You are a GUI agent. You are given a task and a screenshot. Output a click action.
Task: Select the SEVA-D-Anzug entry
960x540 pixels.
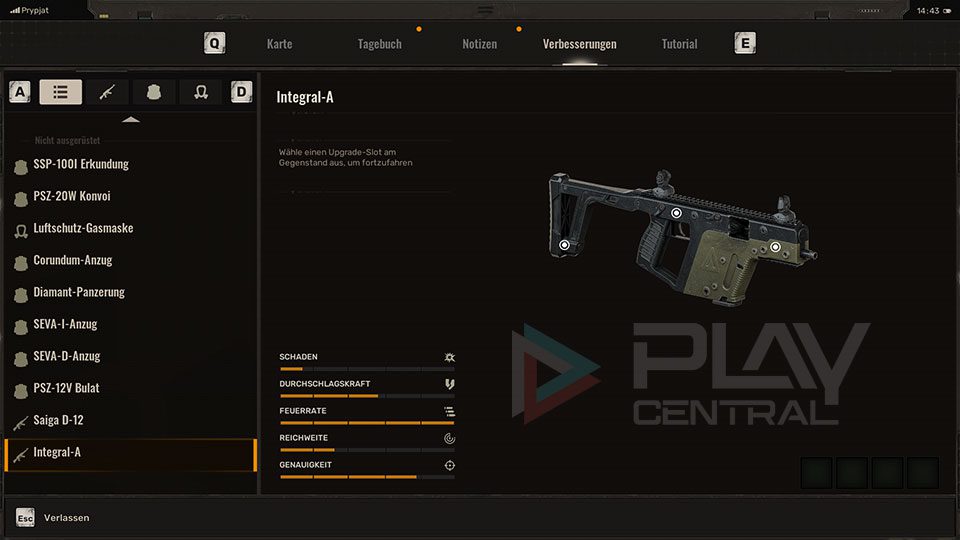coord(67,356)
